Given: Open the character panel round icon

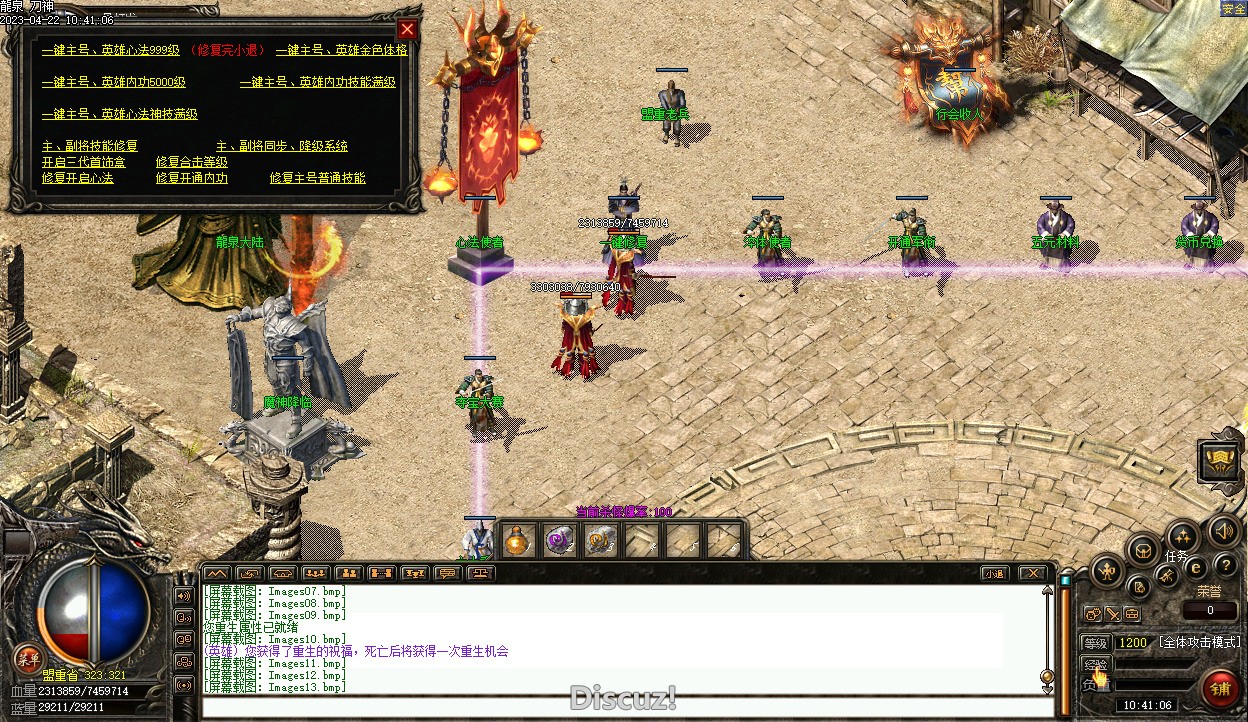Looking at the screenshot, I should (x=1106, y=571).
